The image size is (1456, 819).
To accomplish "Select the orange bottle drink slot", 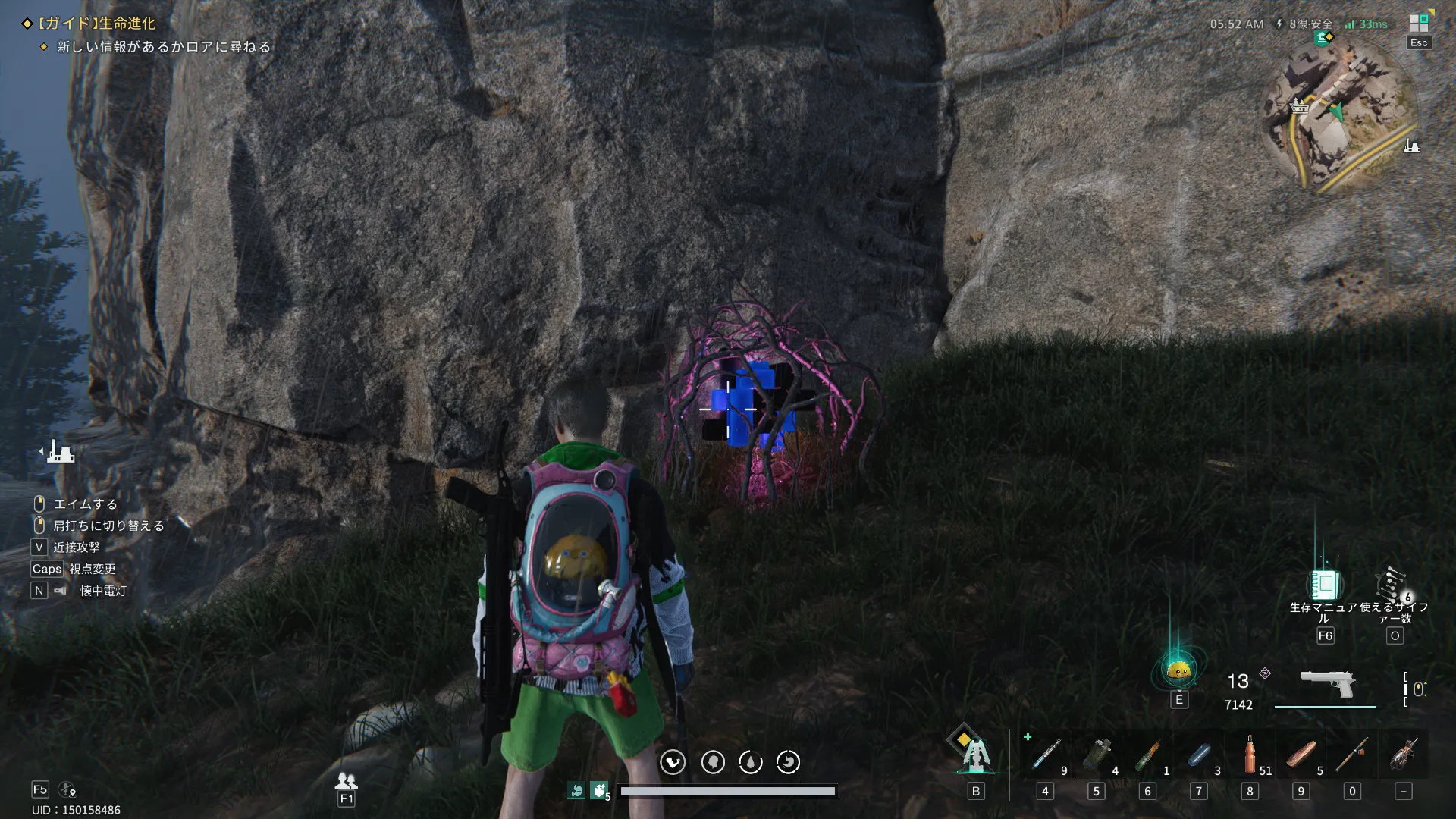I will click(x=1250, y=755).
